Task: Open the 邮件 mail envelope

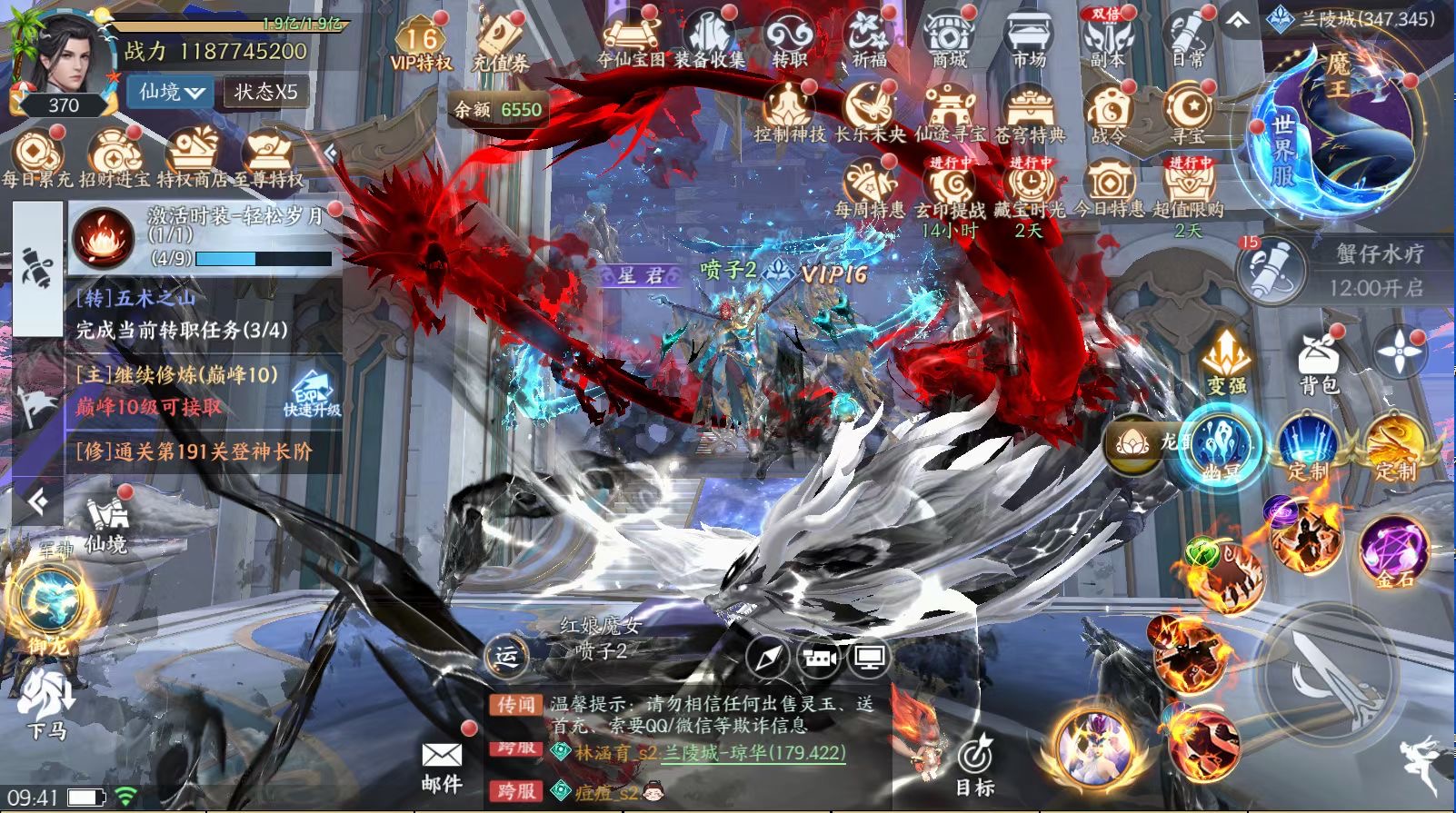Action: pos(442,765)
